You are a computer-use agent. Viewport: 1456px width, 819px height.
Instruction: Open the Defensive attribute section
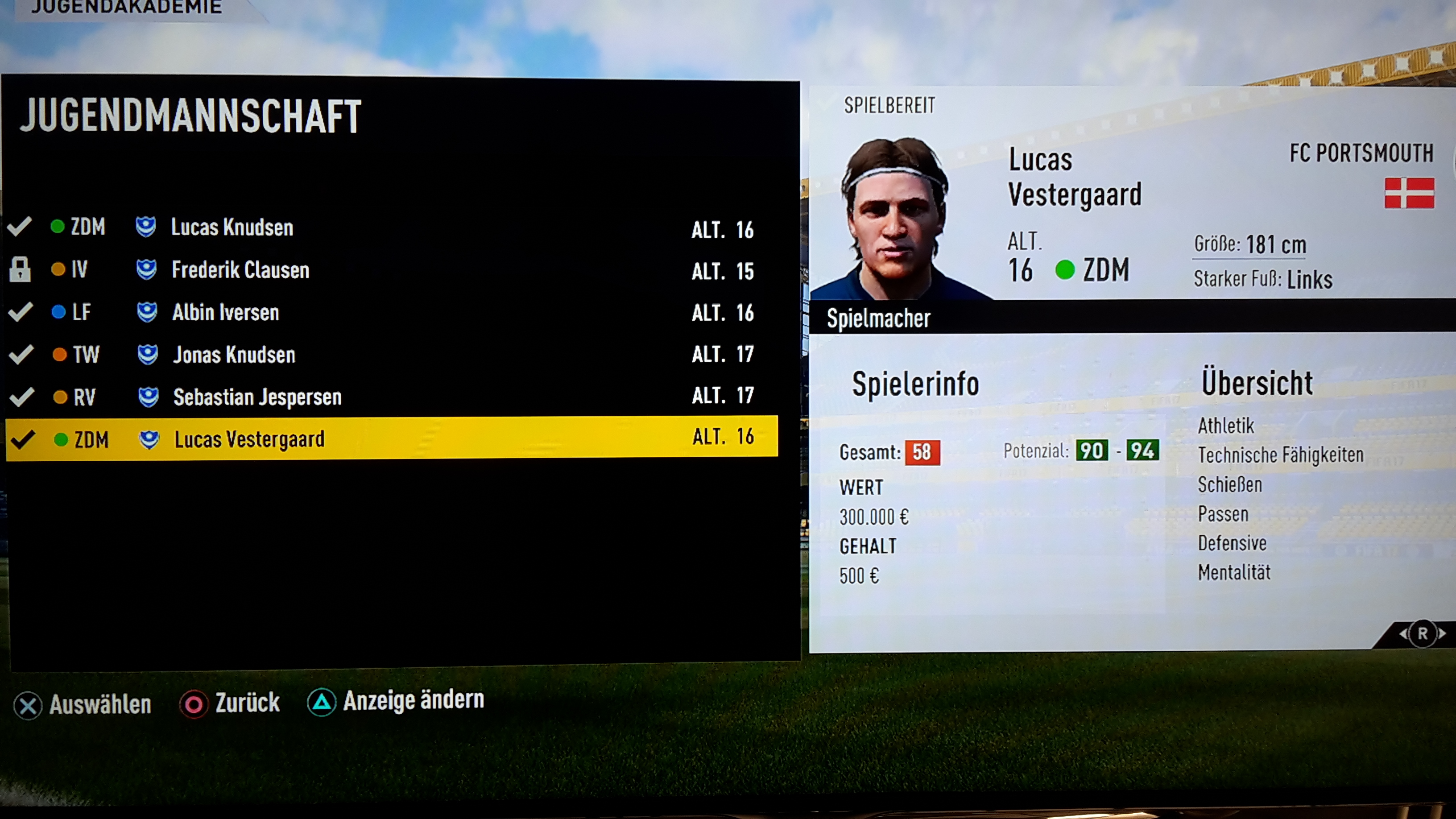tap(1232, 543)
